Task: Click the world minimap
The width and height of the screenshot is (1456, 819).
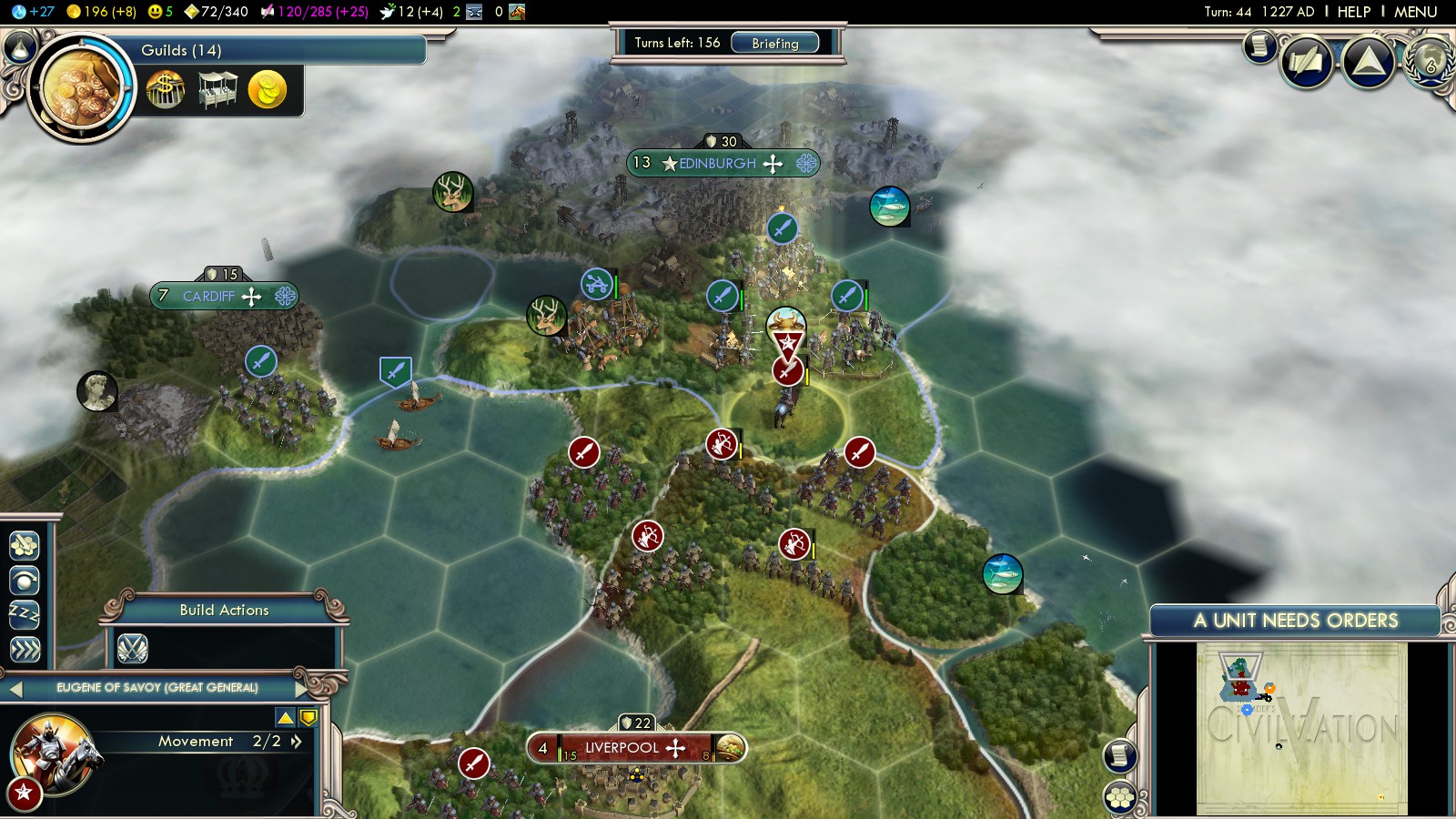Action: [1301, 728]
